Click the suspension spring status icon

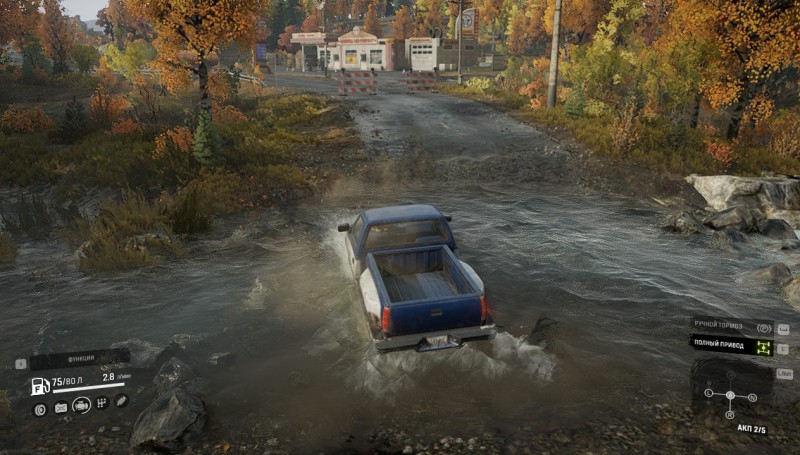tap(122, 401)
